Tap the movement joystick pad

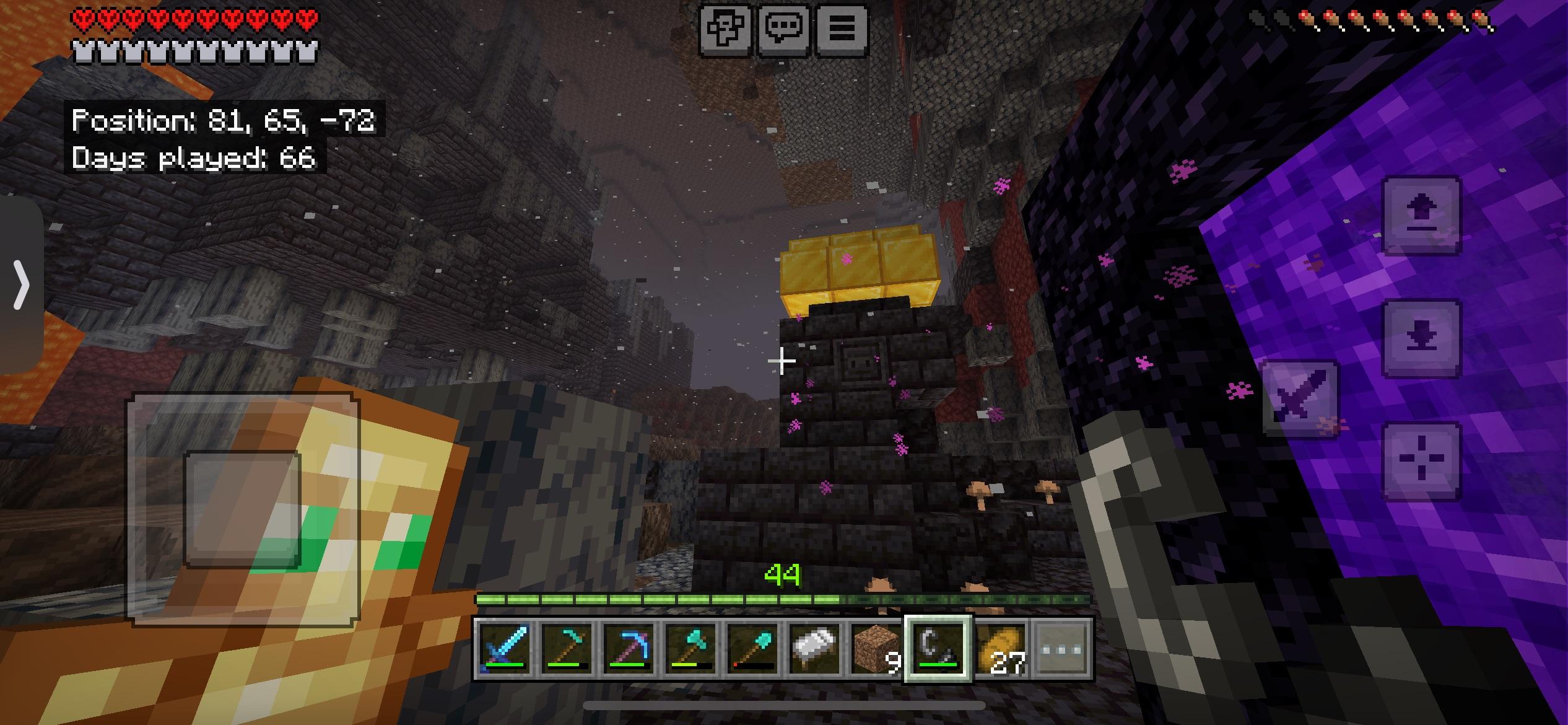tap(243, 508)
